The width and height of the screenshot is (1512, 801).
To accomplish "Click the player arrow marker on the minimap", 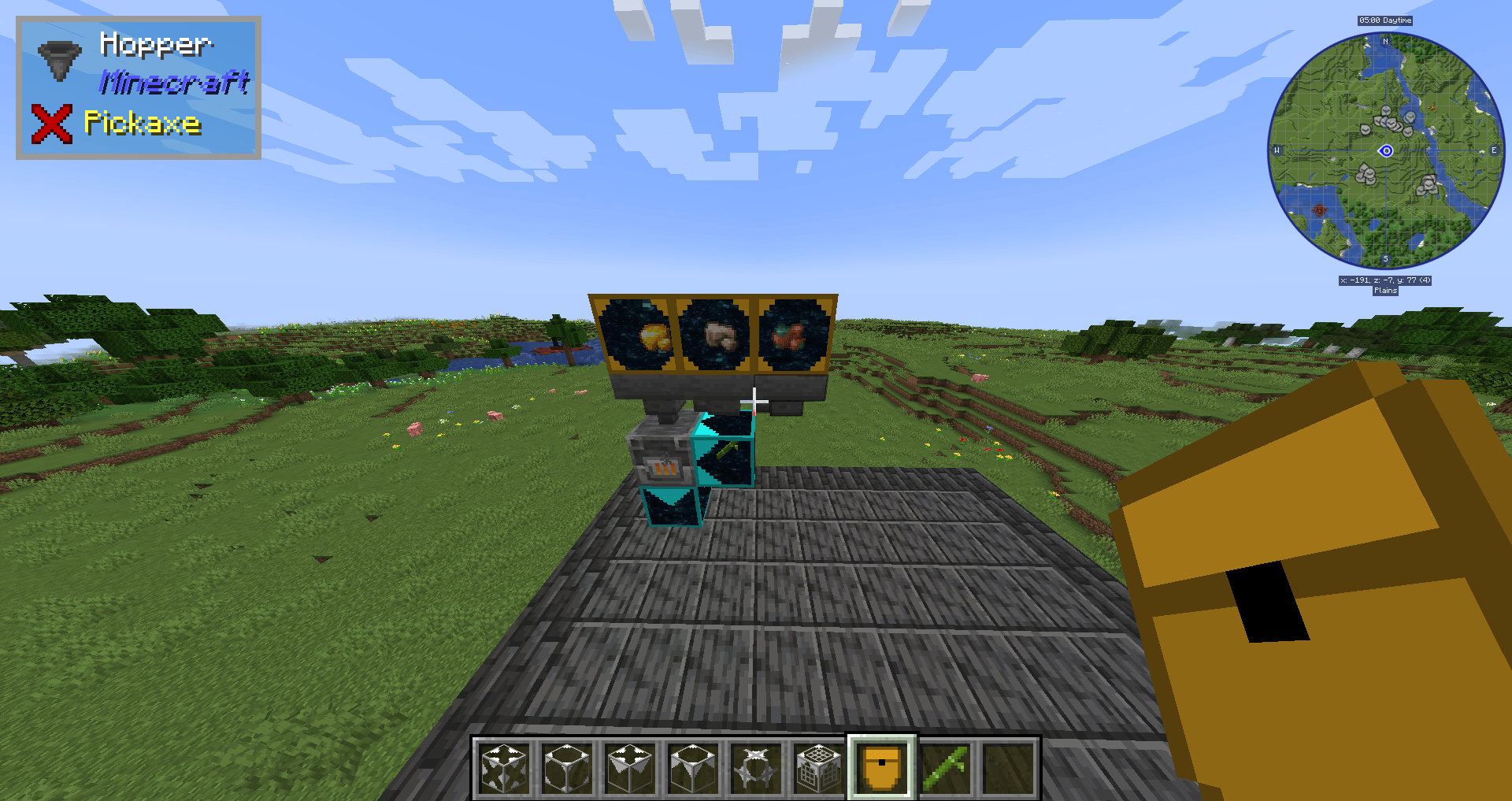I will [1386, 150].
